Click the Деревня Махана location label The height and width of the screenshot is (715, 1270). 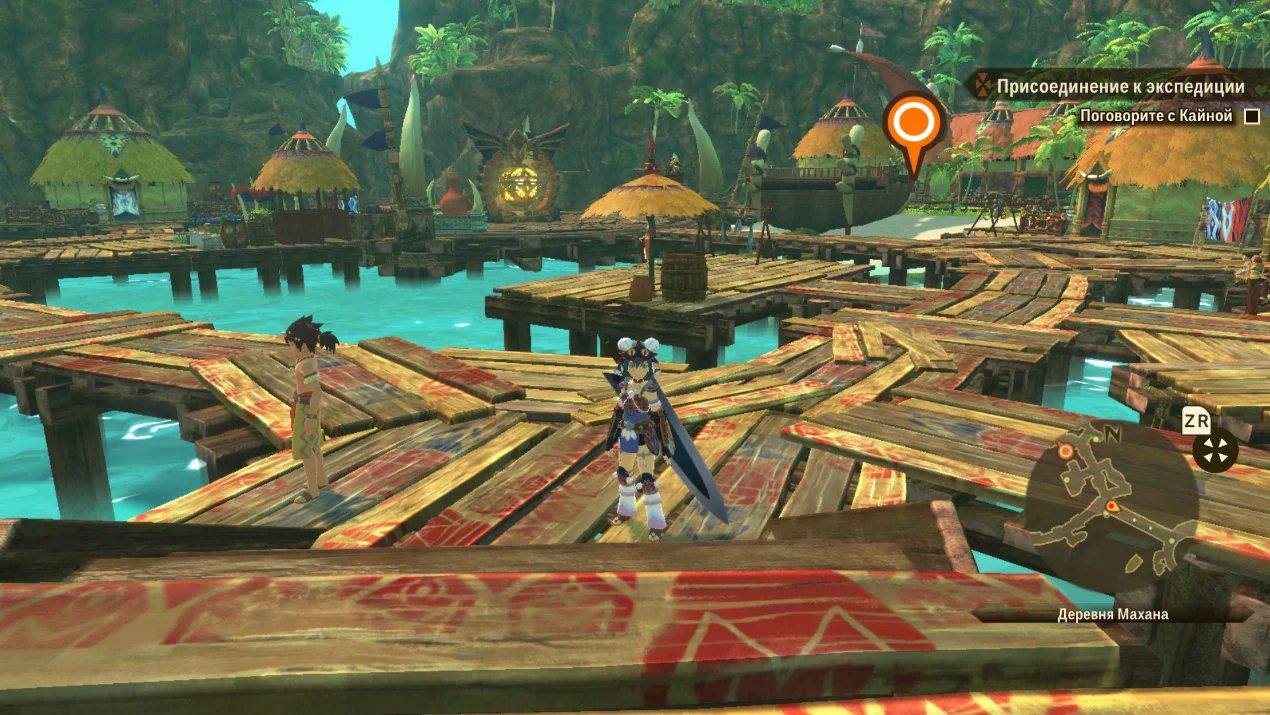pos(1112,614)
